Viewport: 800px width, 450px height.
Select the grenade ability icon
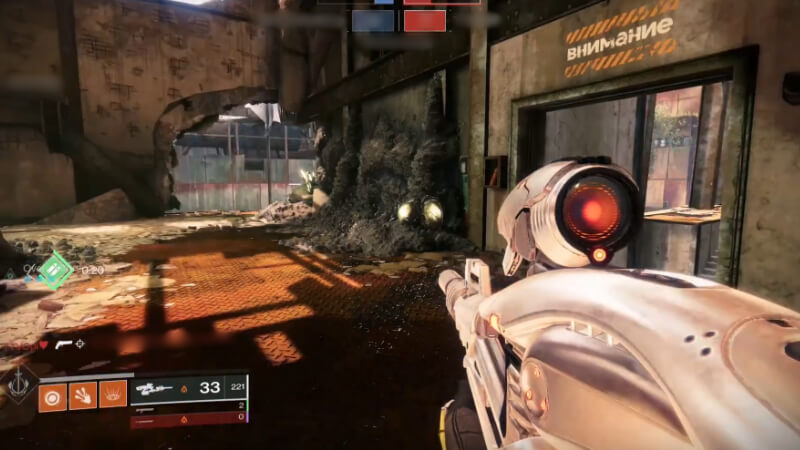52,396
